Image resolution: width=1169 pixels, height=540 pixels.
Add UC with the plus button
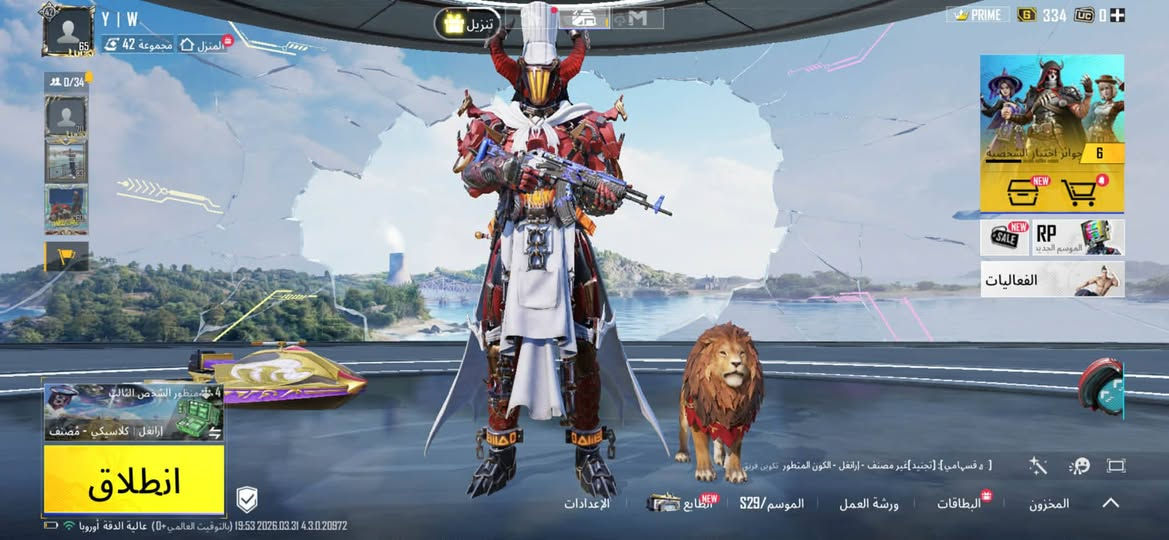click(1117, 15)
